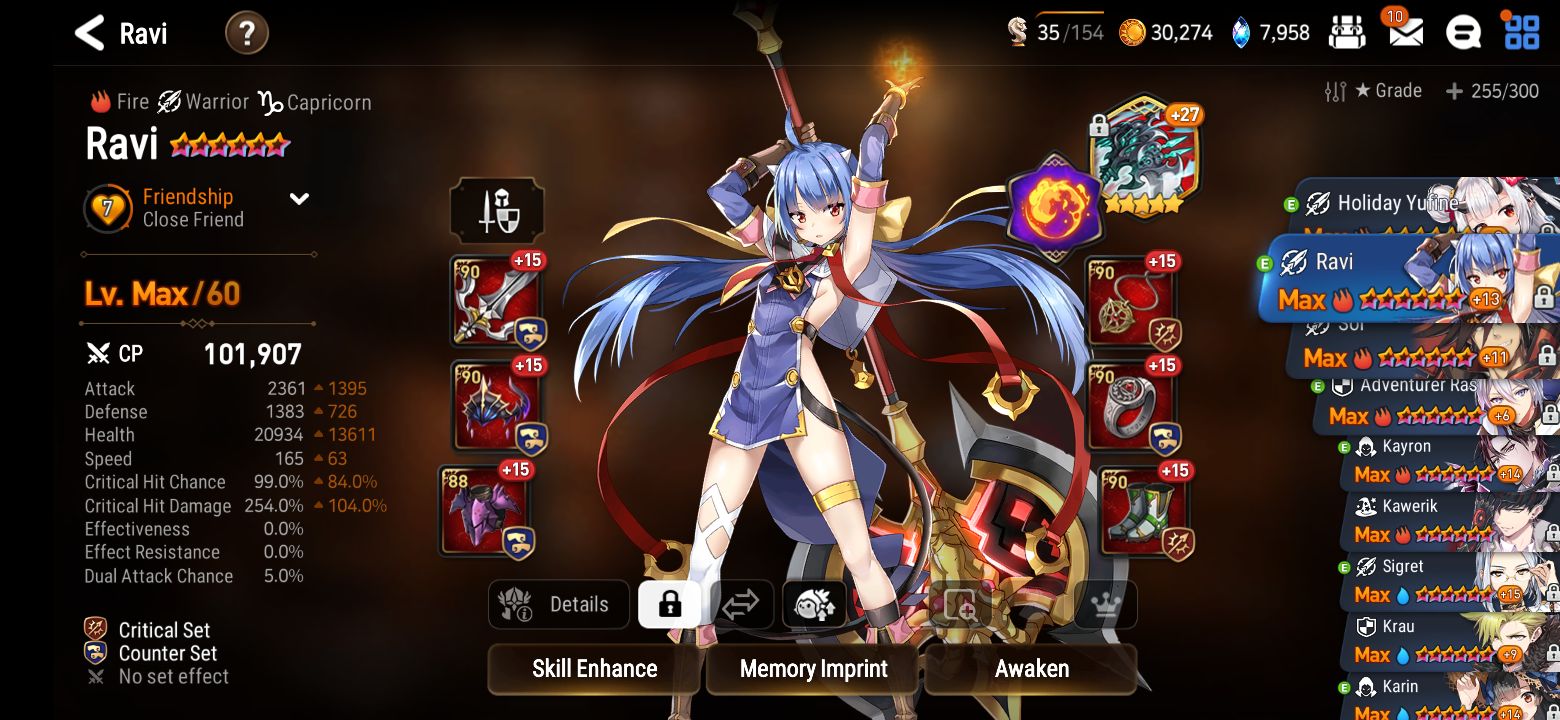Select Ravi's equipped +15 weapon
The image size is (1560, 720).
(x=494, y=300)
